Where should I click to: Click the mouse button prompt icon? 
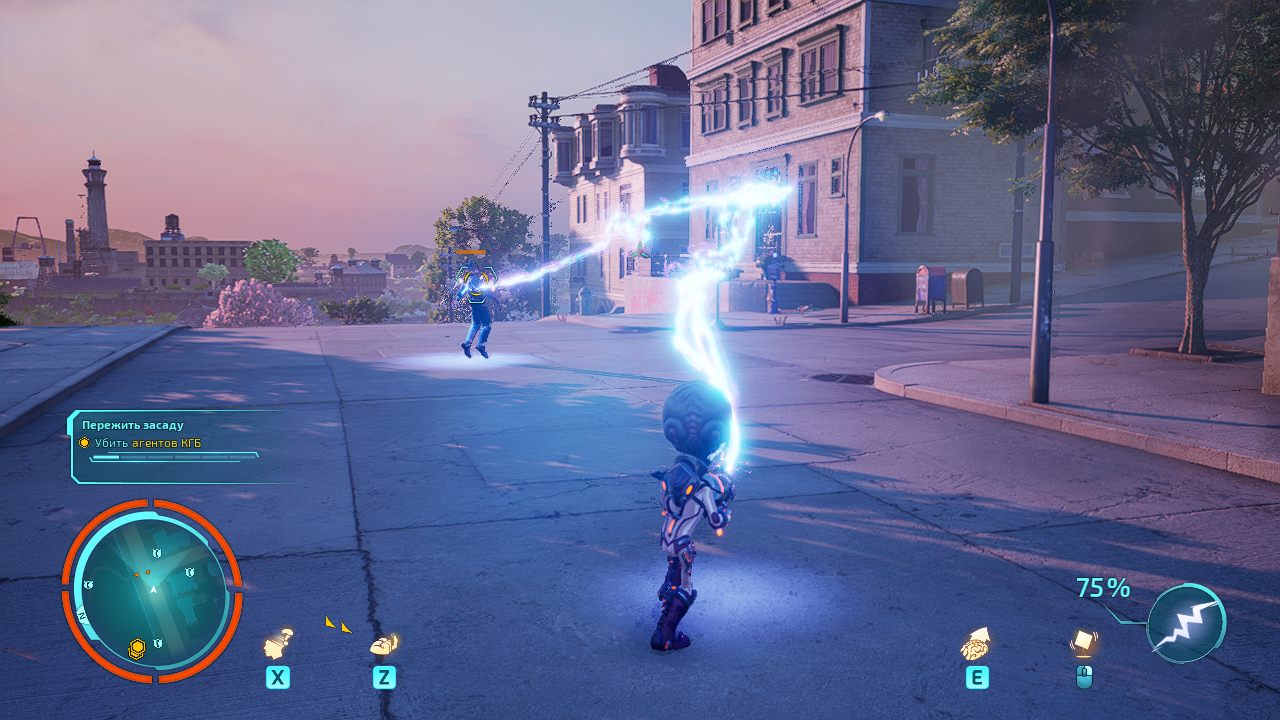click(x=1086, y=675)
